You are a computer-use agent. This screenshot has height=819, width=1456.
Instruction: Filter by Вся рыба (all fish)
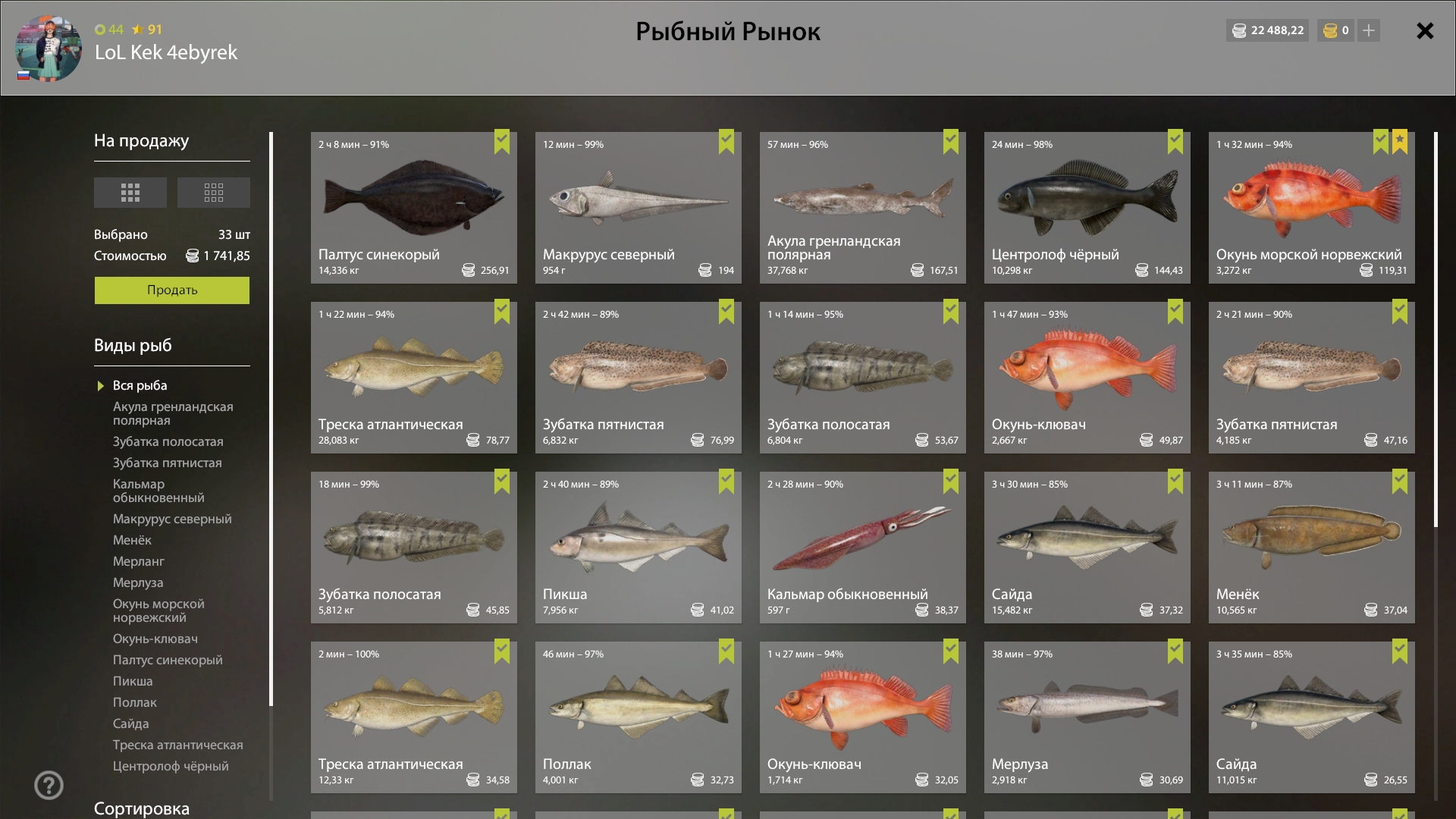[x=140, y=385]
